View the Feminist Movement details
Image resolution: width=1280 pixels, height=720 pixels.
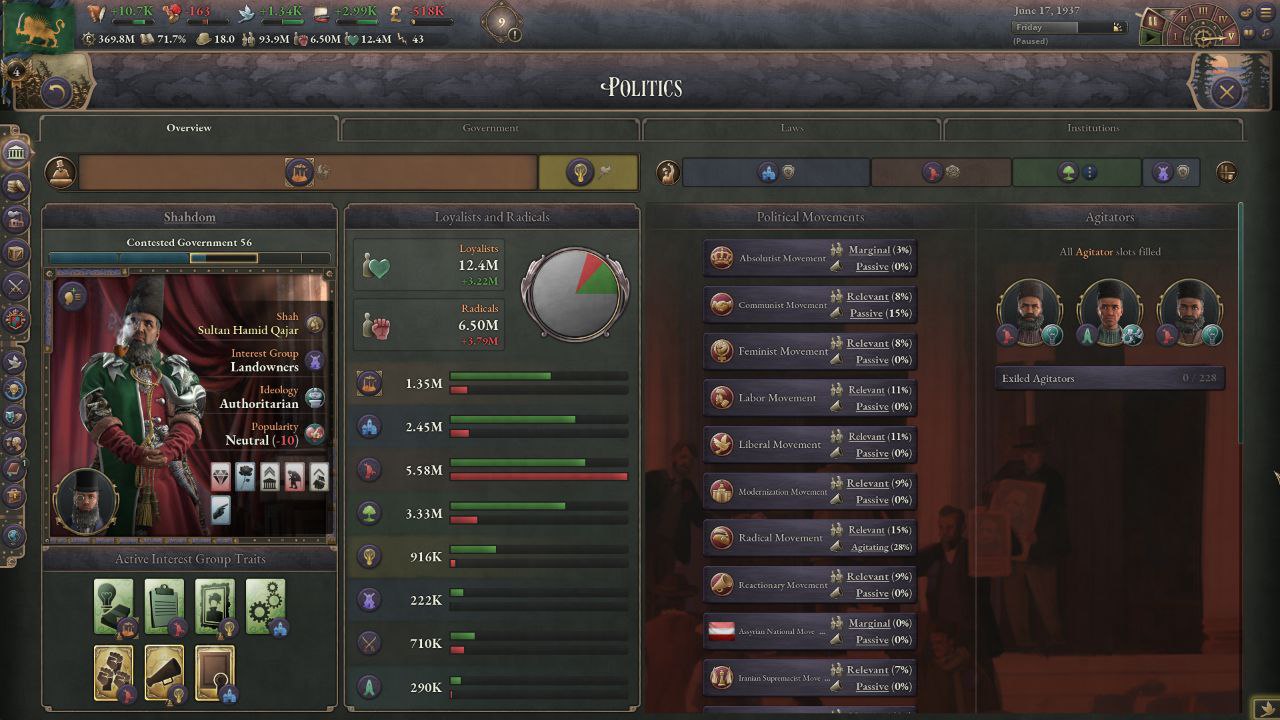770,351
